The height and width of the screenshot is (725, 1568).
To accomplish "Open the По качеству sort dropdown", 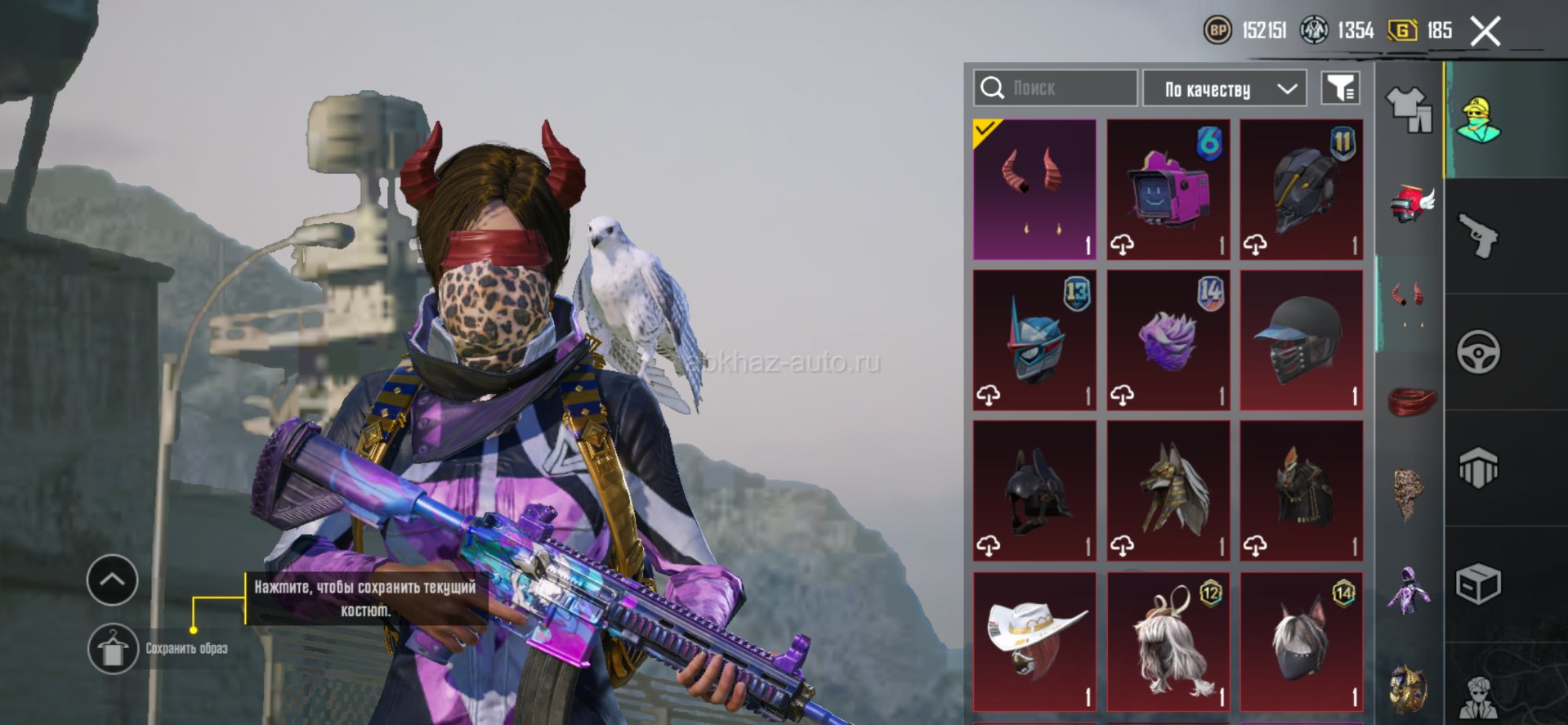I will click(1225, 88).
